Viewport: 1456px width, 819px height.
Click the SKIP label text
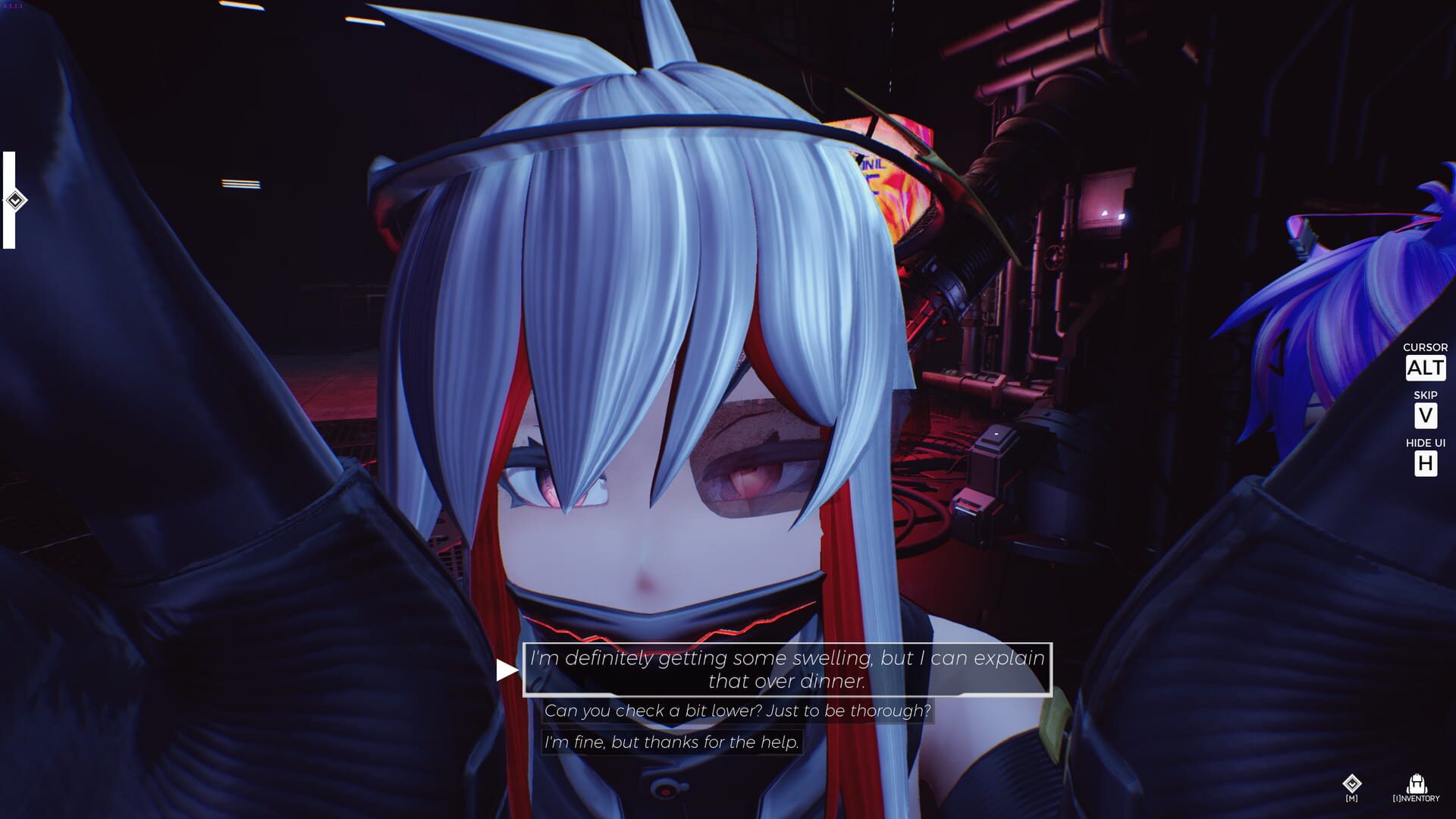[1426, 394]
